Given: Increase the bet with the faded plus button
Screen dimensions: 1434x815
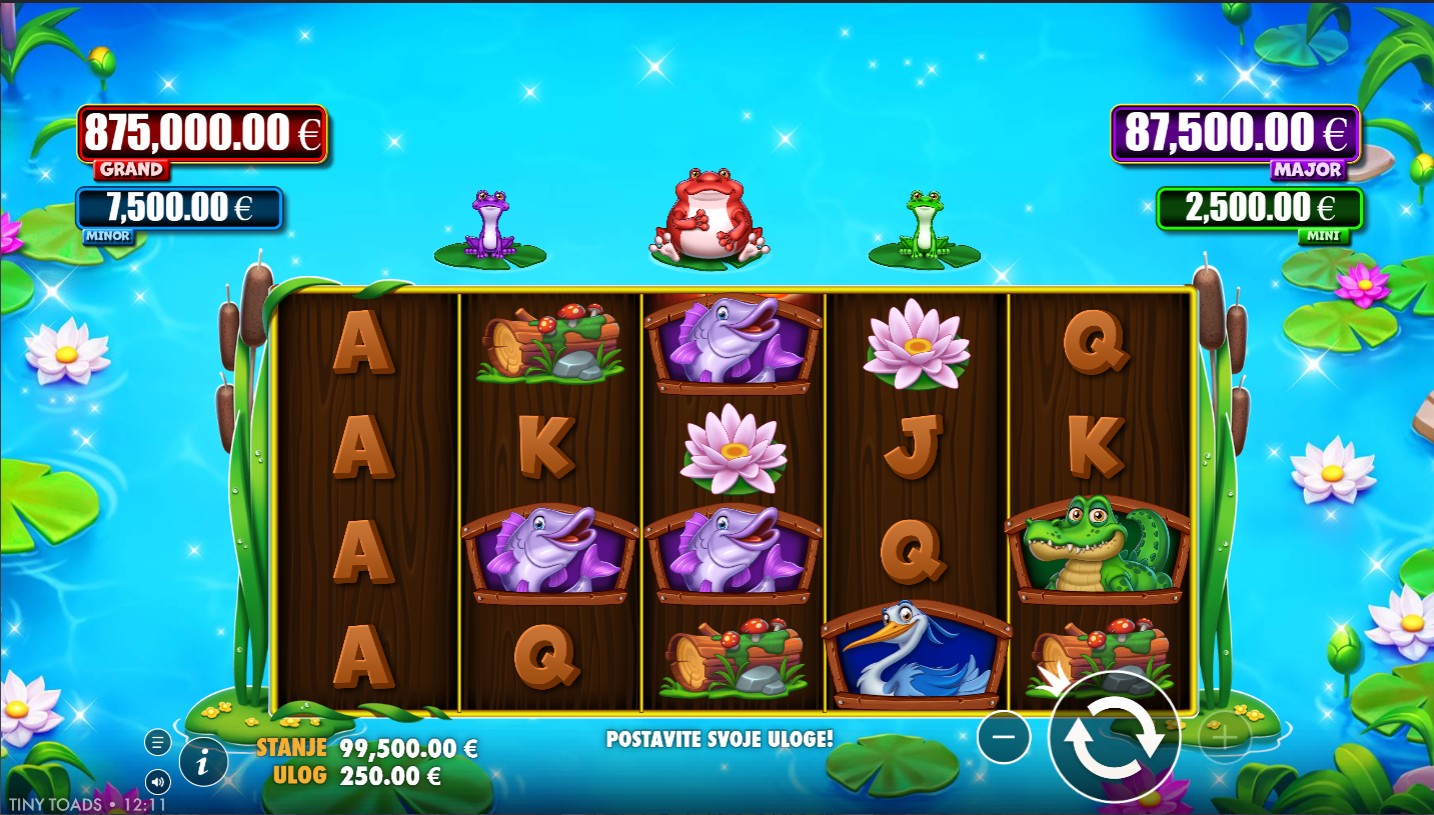Looking at the screenshot, I should (1224, 738).
